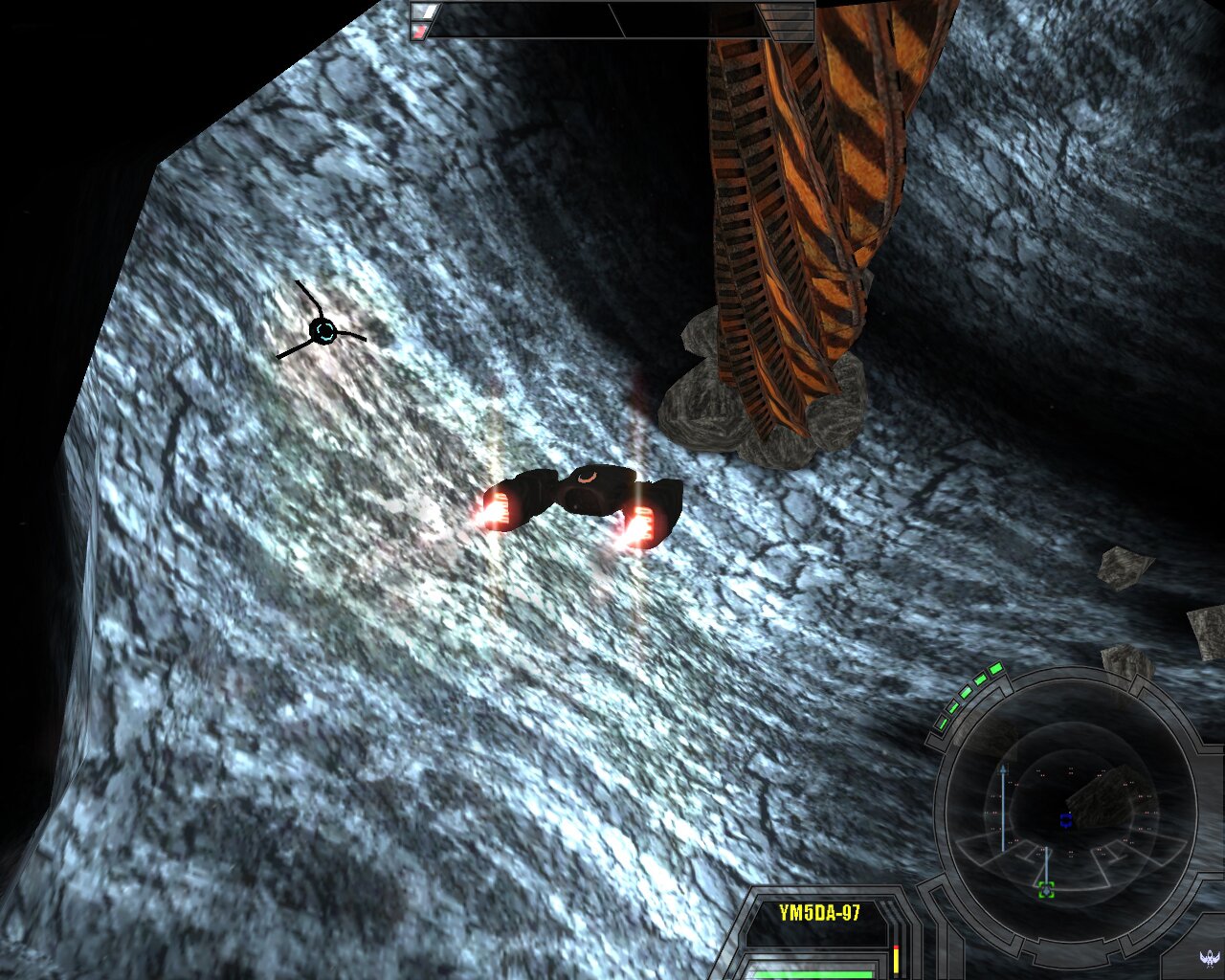The image size is (1225, 980).
Task: Select the green target marker on radar
Action: tap(1046, 890)
